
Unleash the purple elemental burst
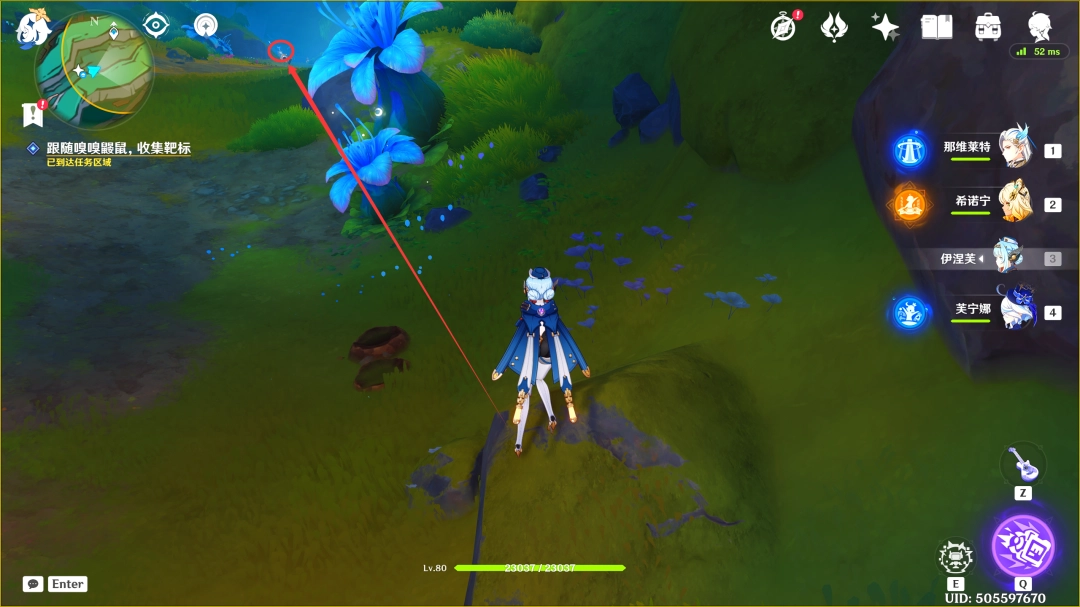tap(1022, 546)
